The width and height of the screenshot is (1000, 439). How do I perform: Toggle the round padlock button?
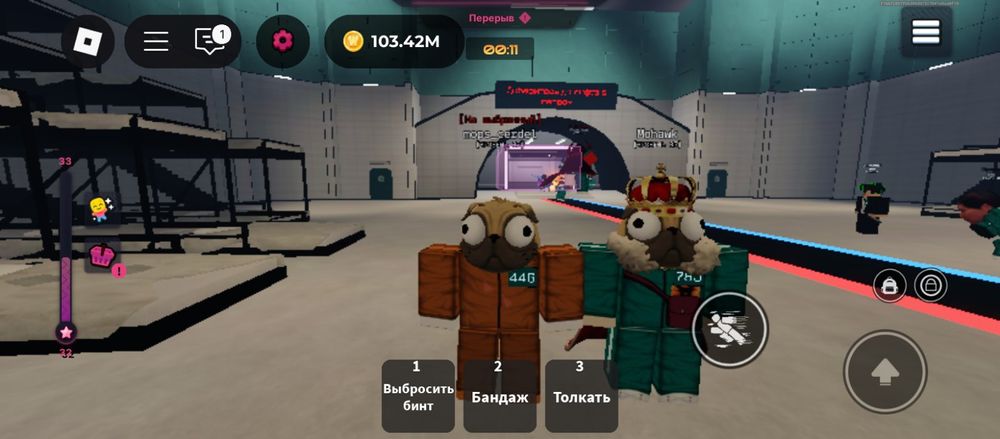coord(931,285)
